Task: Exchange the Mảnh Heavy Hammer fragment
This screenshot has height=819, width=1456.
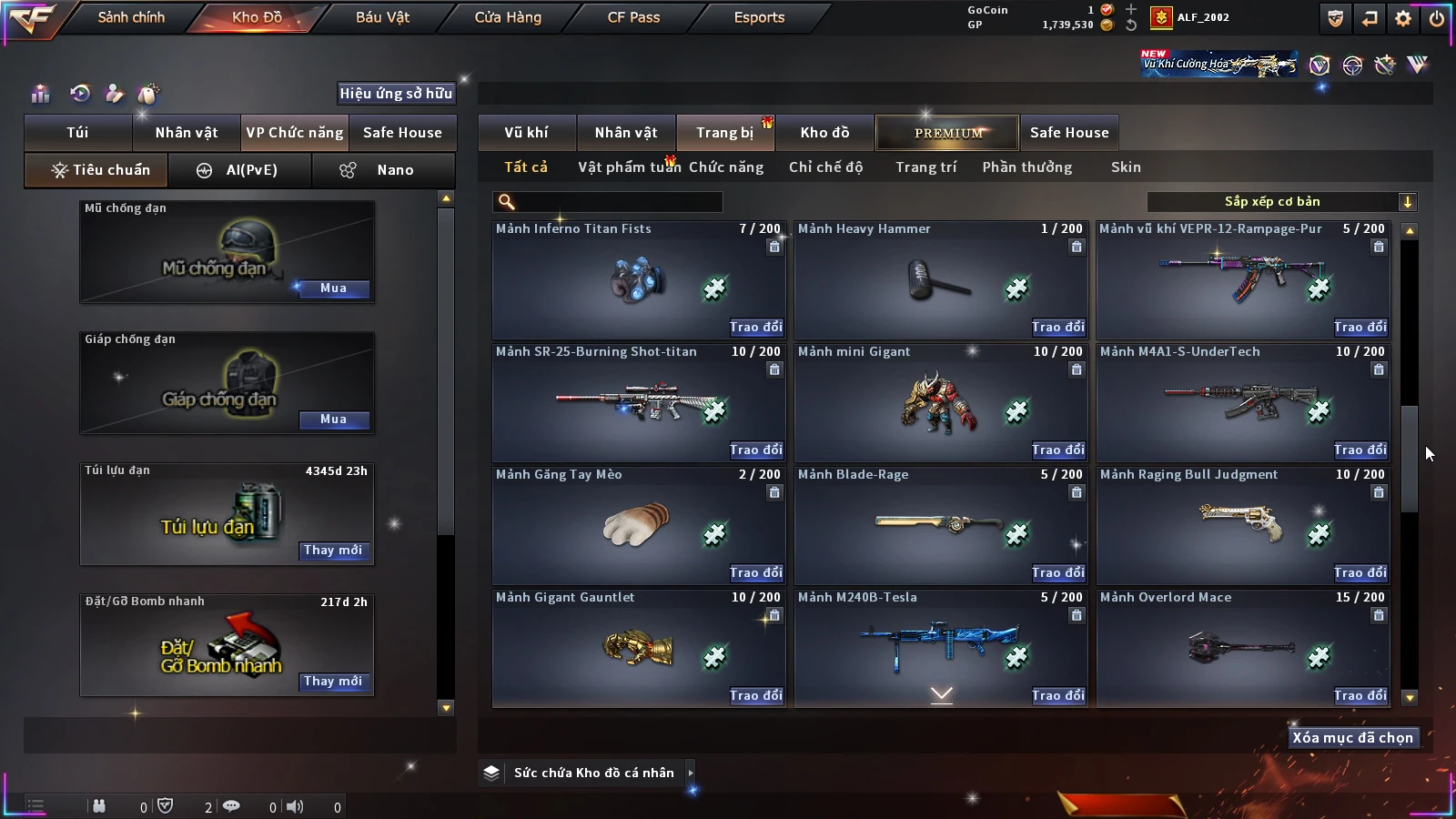Action: tap(1057, 328)
